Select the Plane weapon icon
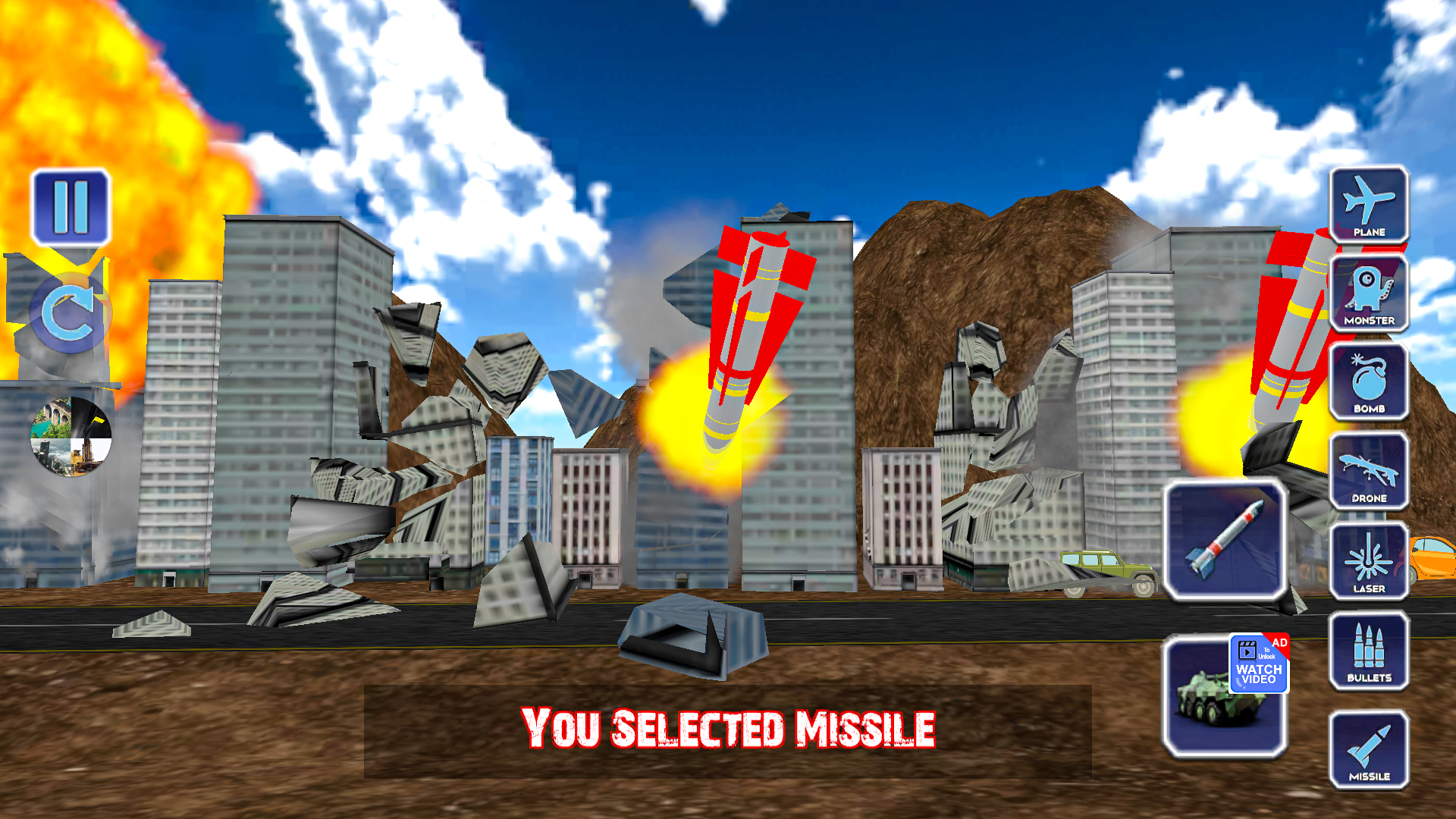This screenshot has width=1456, height=819. [1370, 206]
